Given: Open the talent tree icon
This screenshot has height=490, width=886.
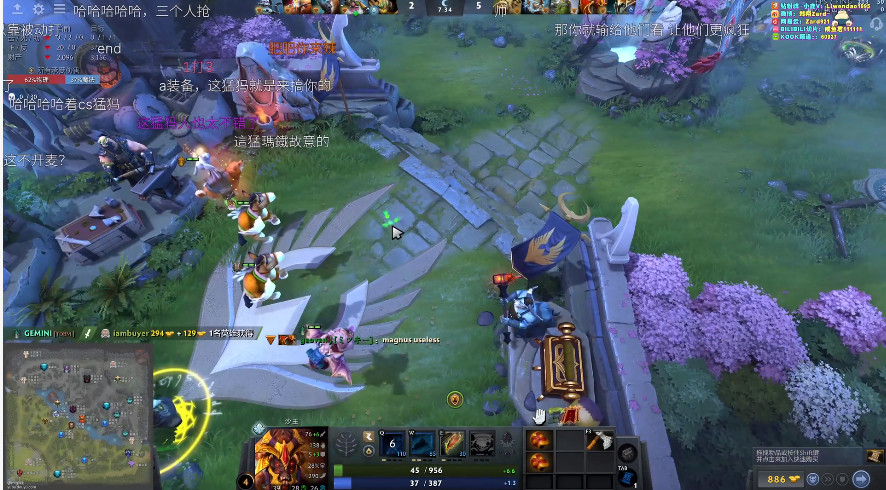Looking at the screenshot, I should pyautogui.click(x=349, y=444).
